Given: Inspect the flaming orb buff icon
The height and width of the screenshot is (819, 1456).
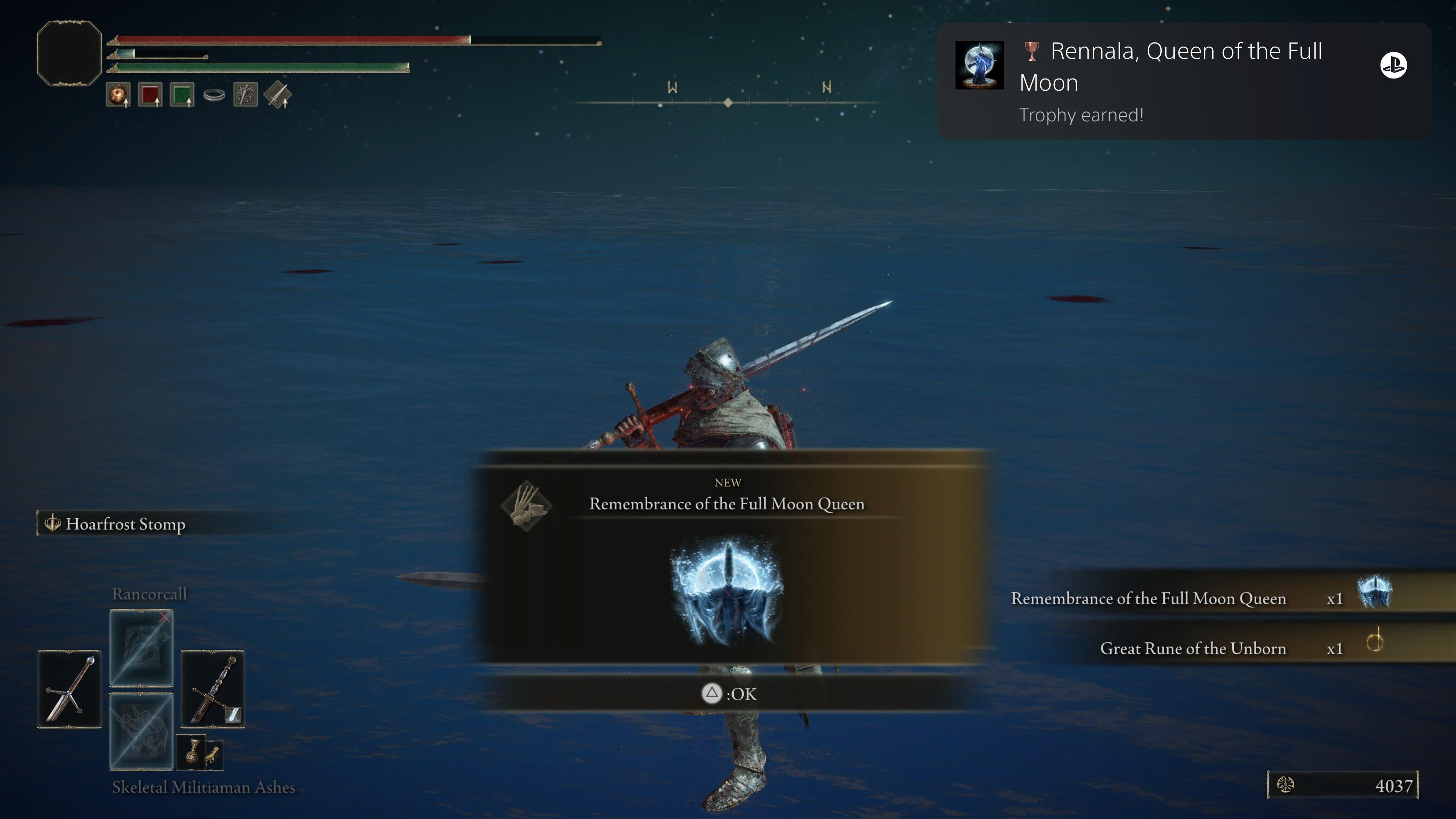Looking at the screenshot, I should click(x=118, y=95).
